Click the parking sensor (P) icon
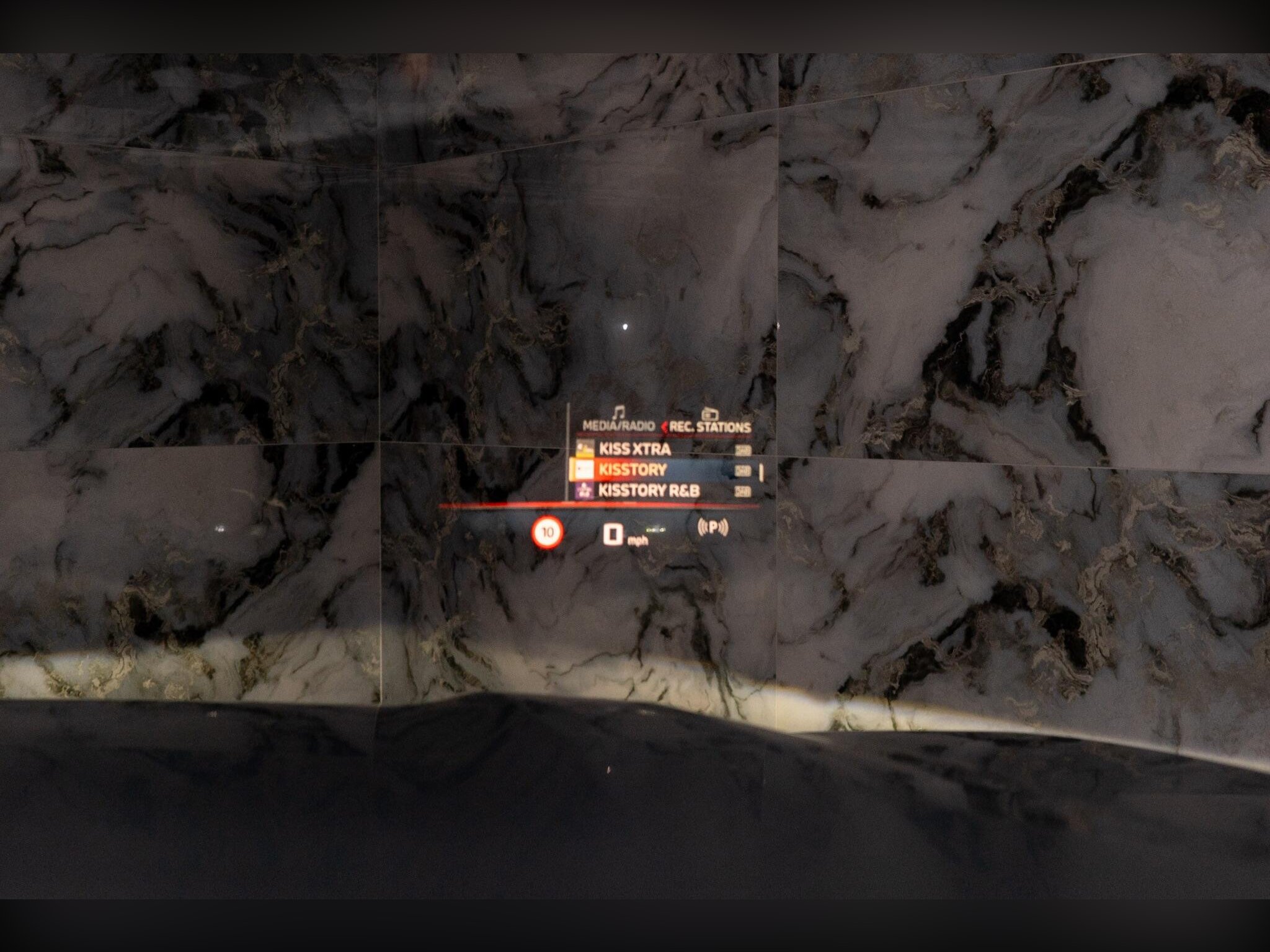 713,528
